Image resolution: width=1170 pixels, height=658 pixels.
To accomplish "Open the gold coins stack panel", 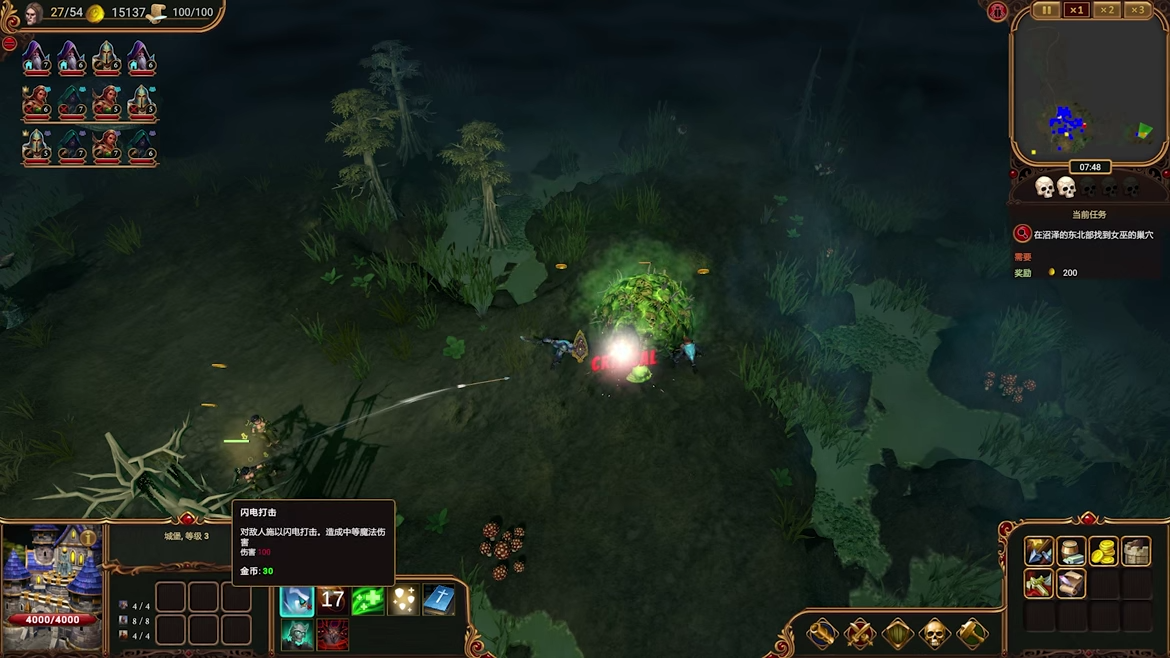I will [x=1103, y=551].
